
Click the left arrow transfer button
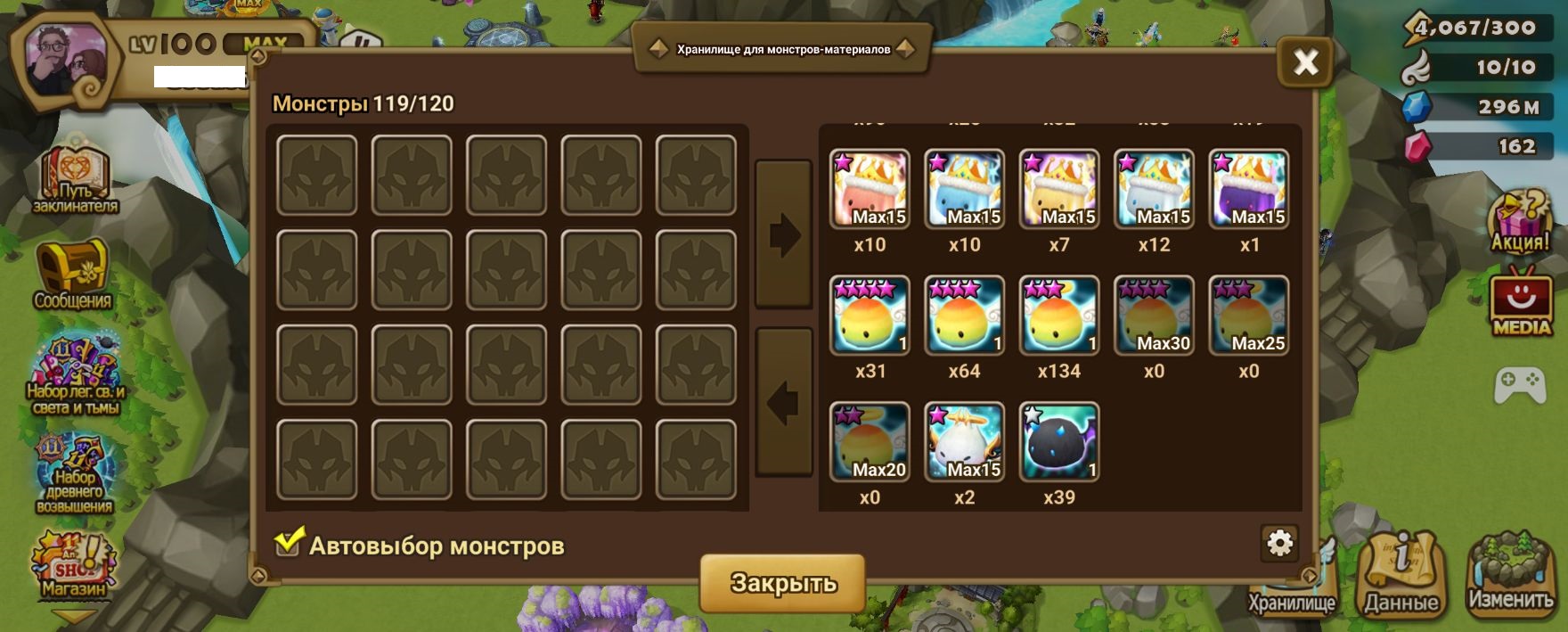click(x=783, y=402)
